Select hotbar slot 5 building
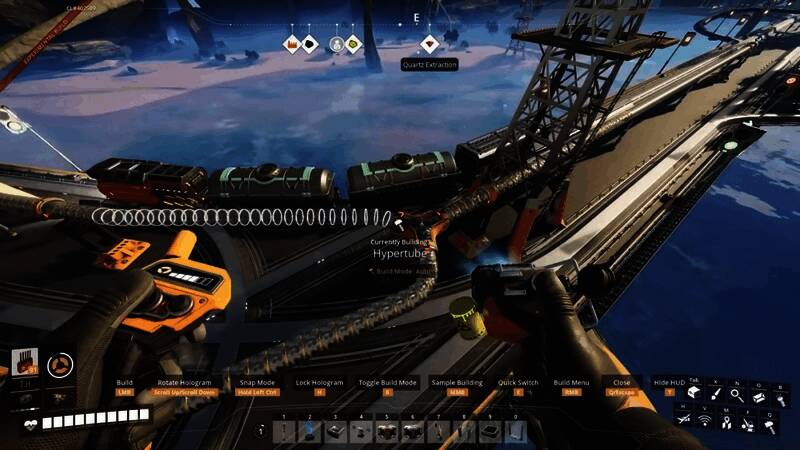 click(387, 431)
